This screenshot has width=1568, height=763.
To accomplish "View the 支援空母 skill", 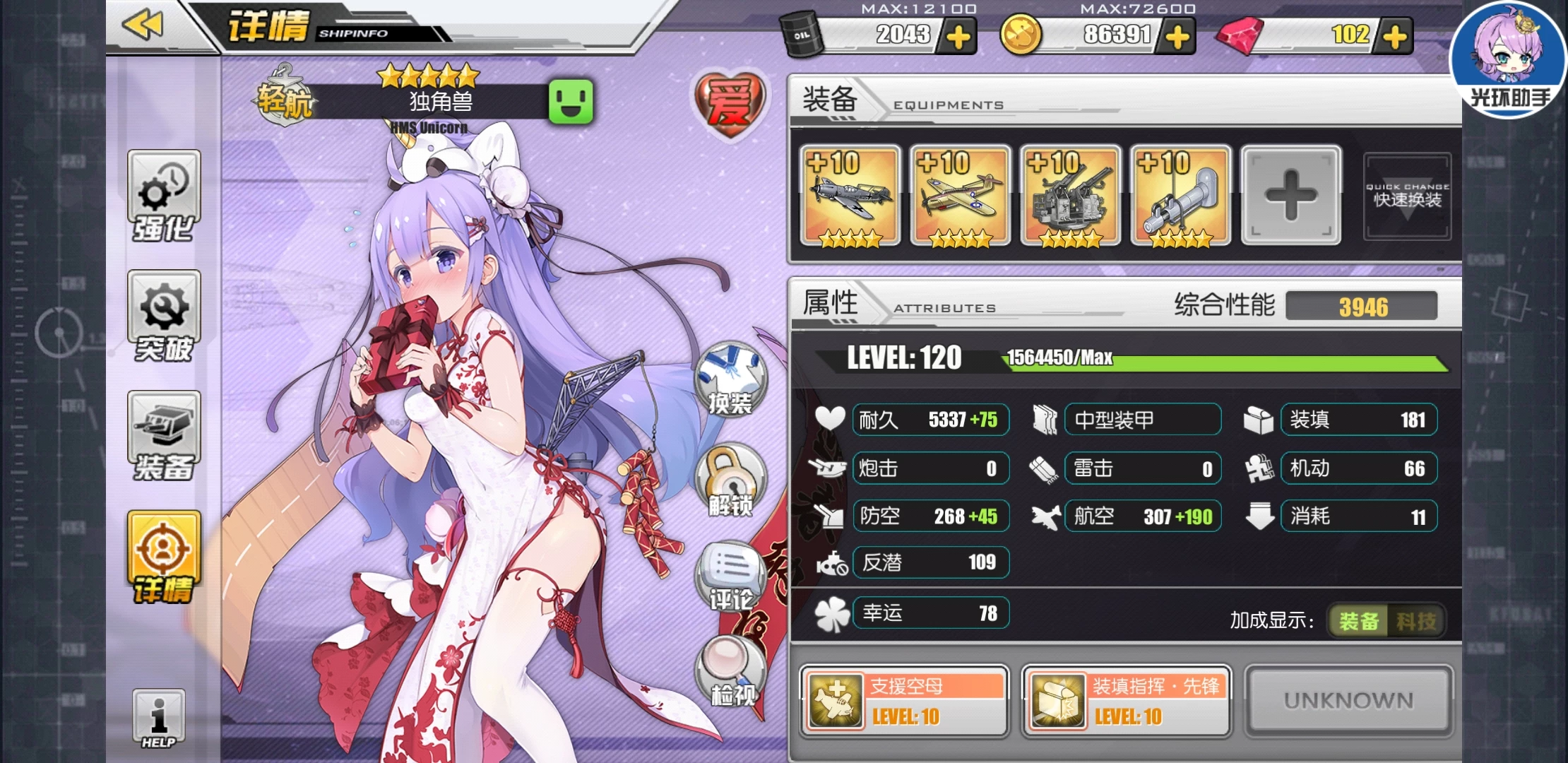I will coord(904,701).
